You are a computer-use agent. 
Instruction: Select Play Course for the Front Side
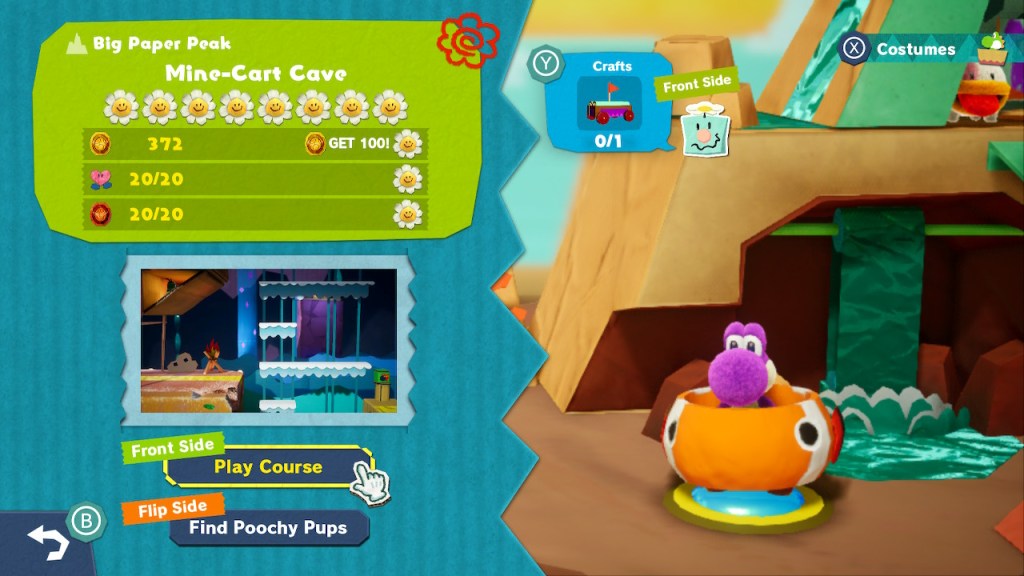tap(267, 467)
